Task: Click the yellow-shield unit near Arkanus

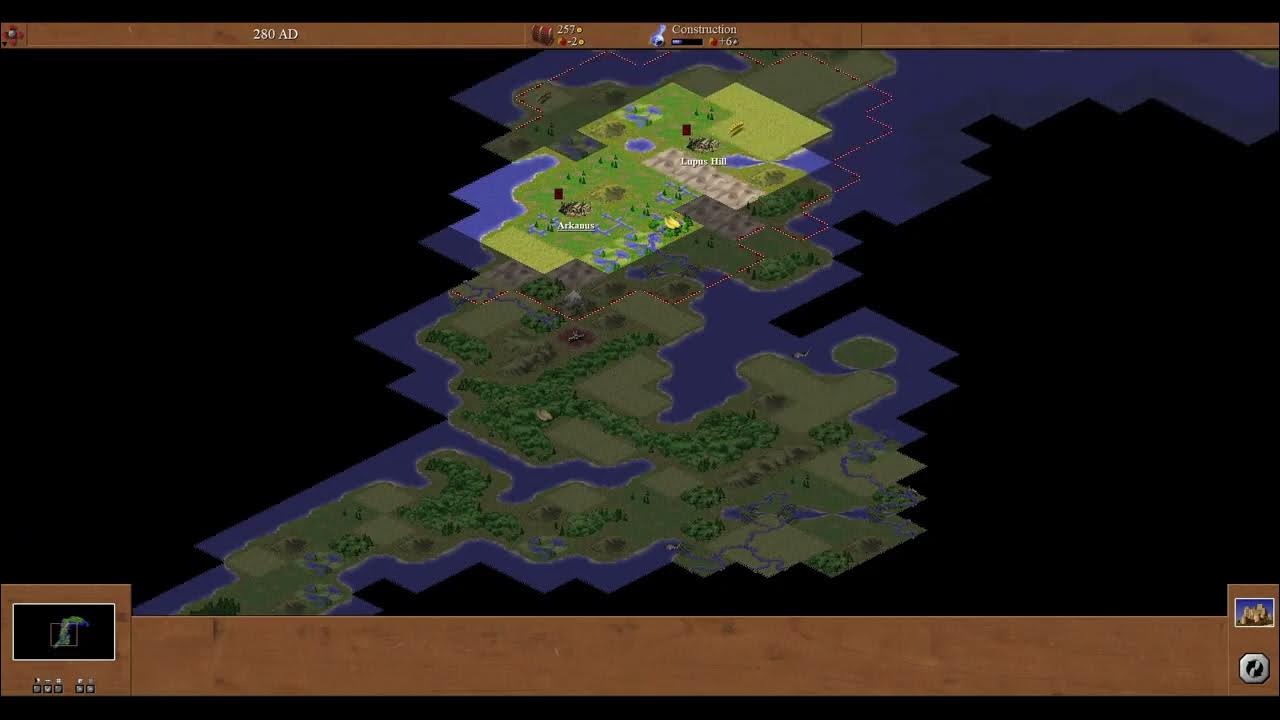Action: (x=670, y=222)
